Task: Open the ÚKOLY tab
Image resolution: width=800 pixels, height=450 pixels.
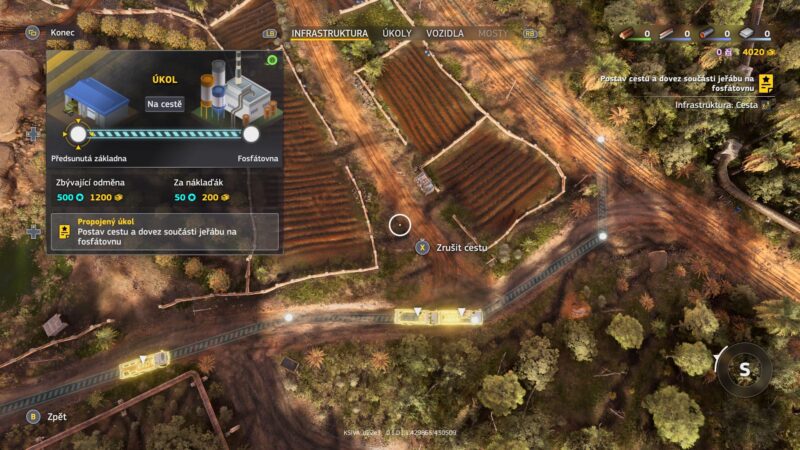Action: tap(397, 33)
